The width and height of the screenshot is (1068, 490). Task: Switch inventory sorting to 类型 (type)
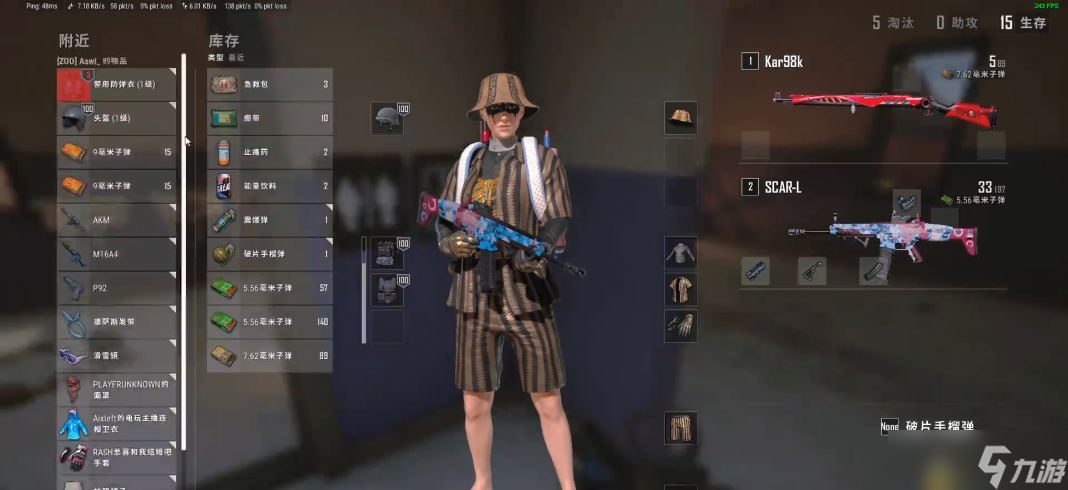pyautogui.click(x=215, y=58)
